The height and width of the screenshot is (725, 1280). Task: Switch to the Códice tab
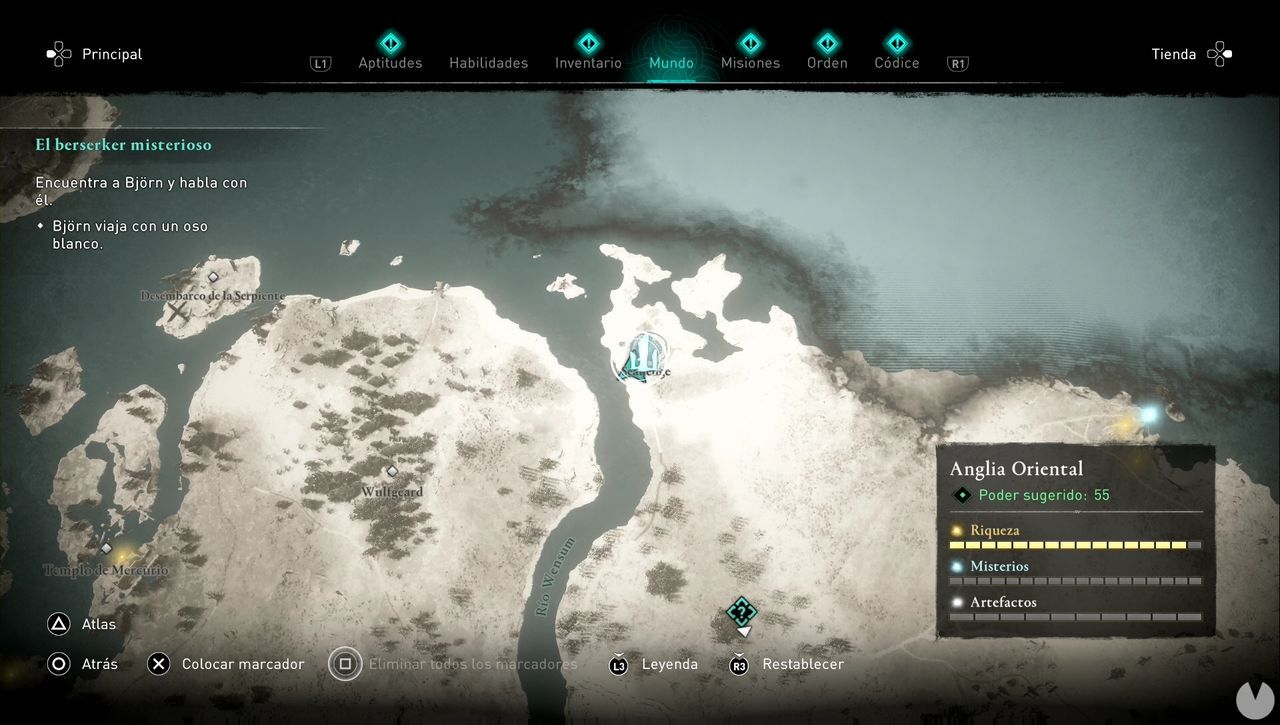897,62
